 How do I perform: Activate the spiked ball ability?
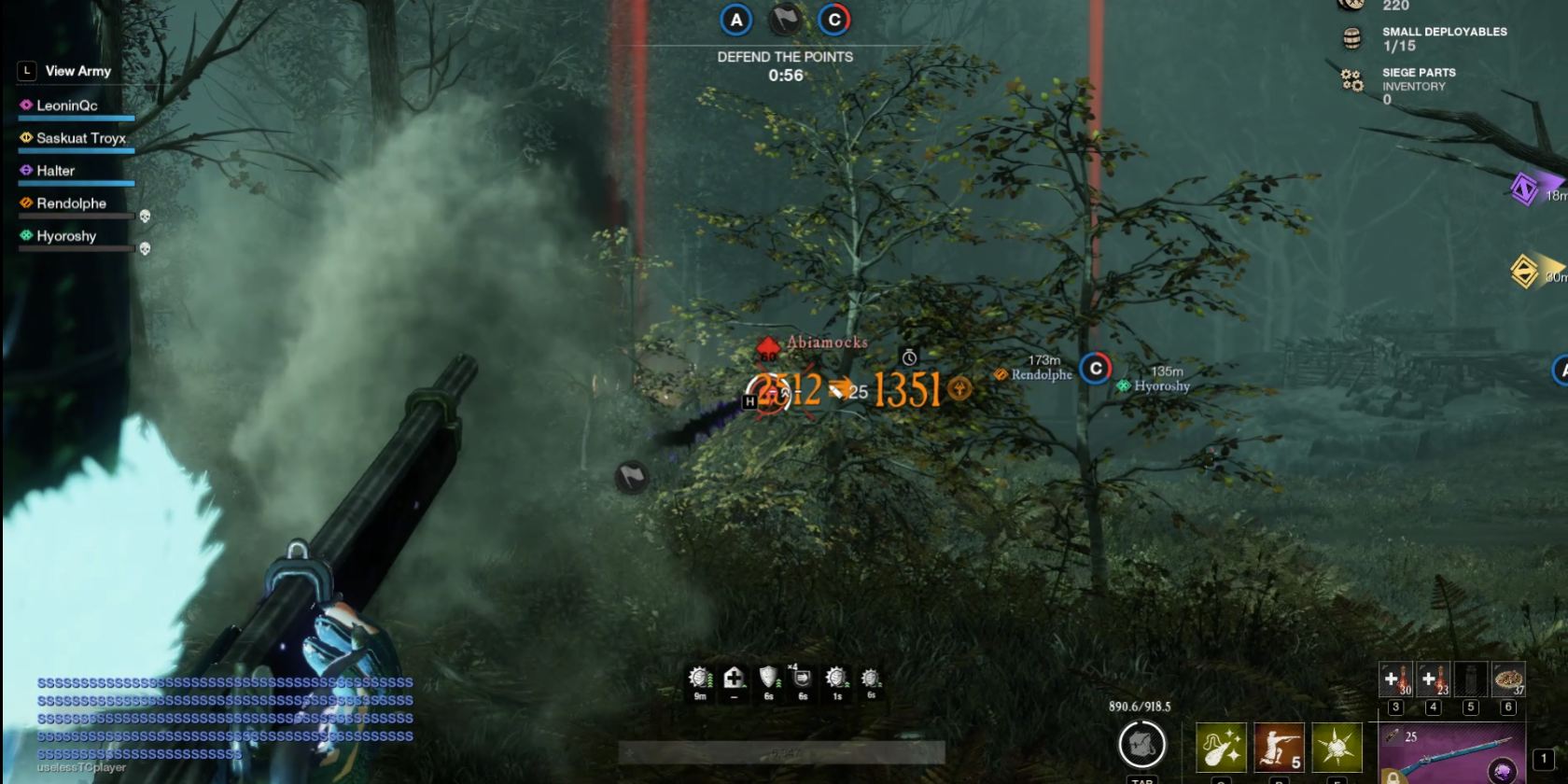click(1337, 748)
